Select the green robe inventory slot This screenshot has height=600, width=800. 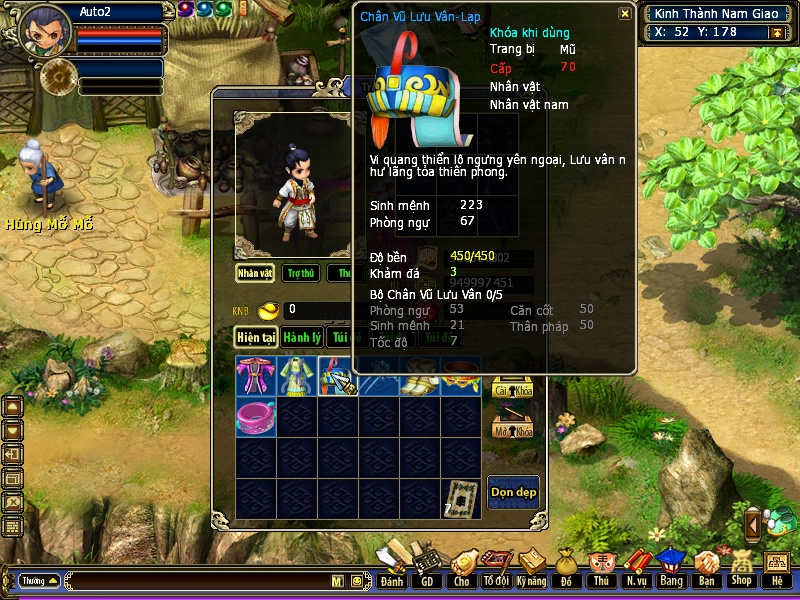pyautogui.click(x=297, y=375)
